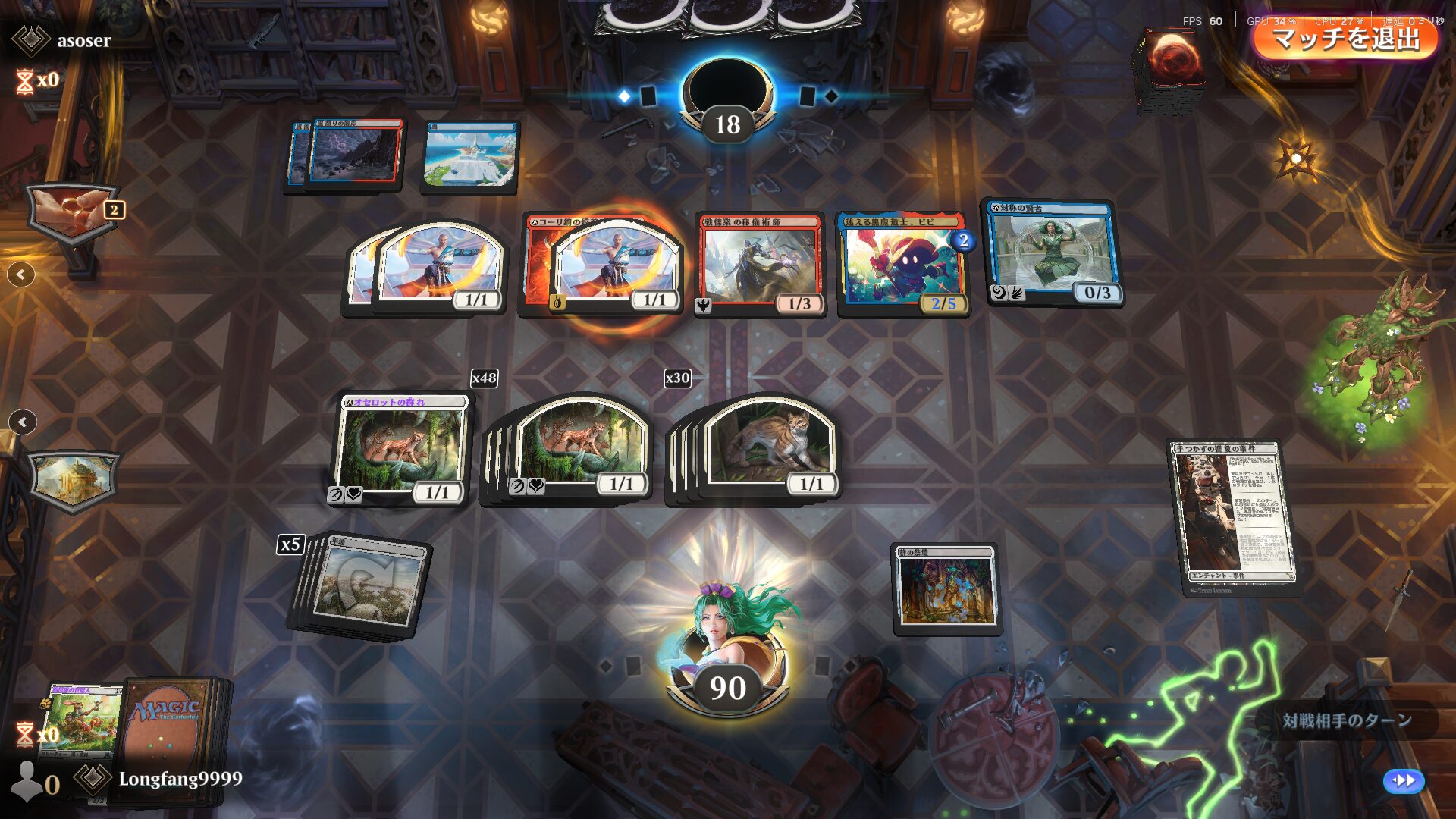
Task: Select the 対称の賢者 0/3 creature card
Action: point(1054,254)
